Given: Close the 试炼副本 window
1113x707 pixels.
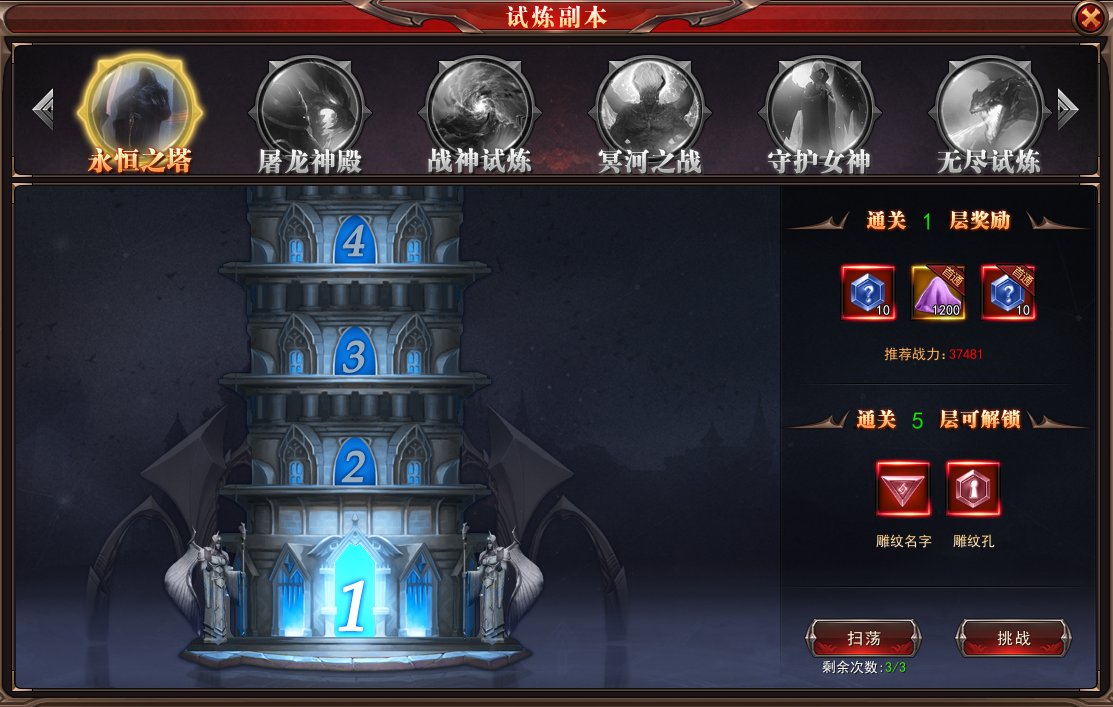Looking at the screenshot, I should pos(1088,18).
